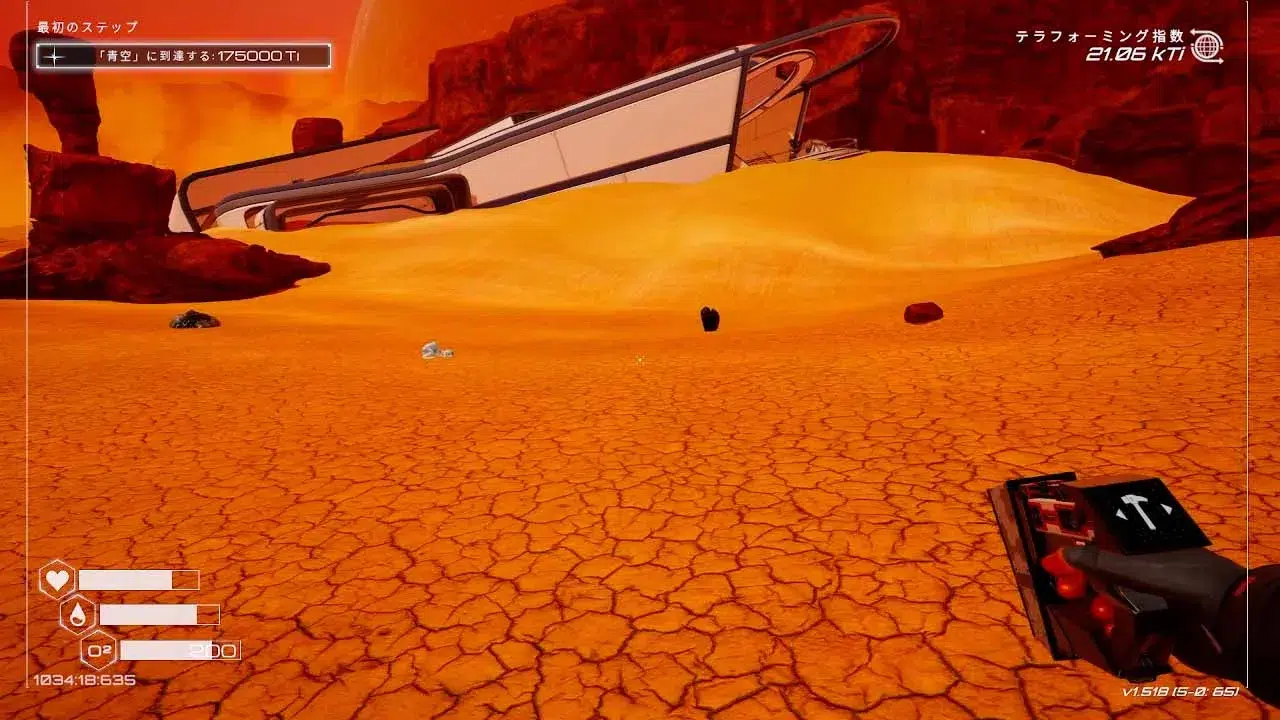1280x720 pixels.
Task: Click the O² oxygen hexagon icon
Action: (x=98, y=650)
